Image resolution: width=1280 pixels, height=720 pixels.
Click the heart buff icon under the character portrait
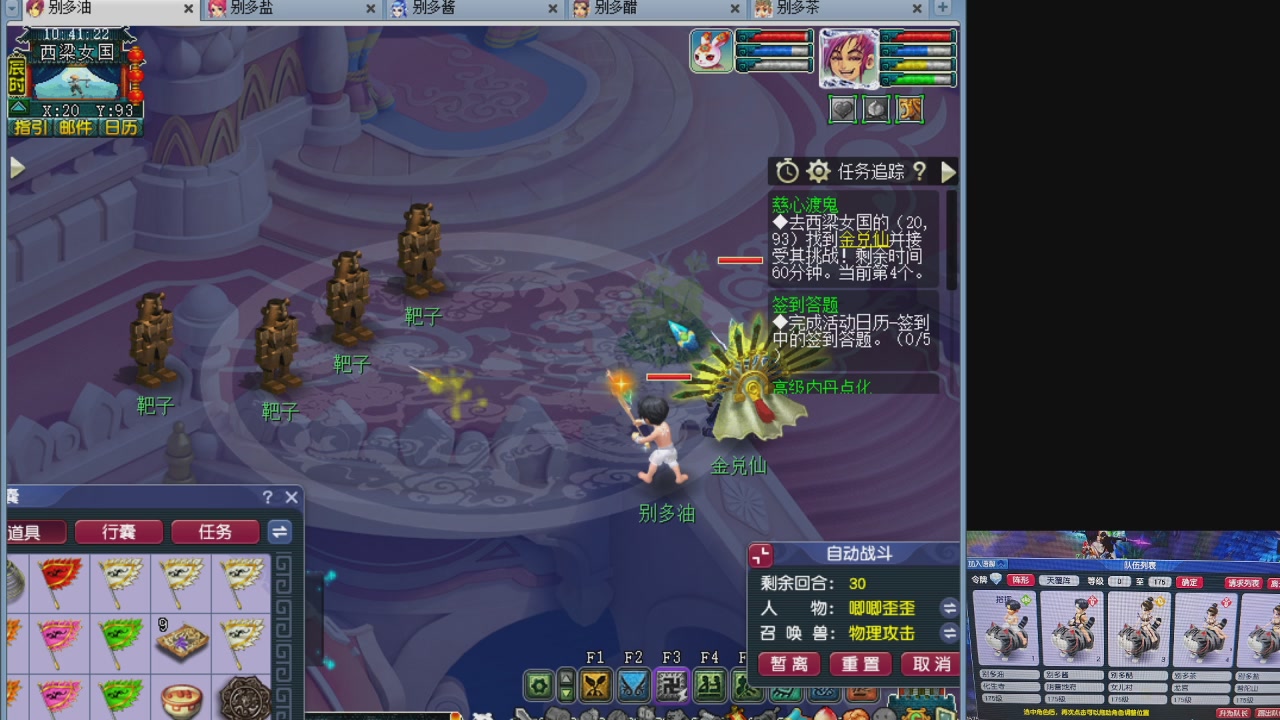842,109
